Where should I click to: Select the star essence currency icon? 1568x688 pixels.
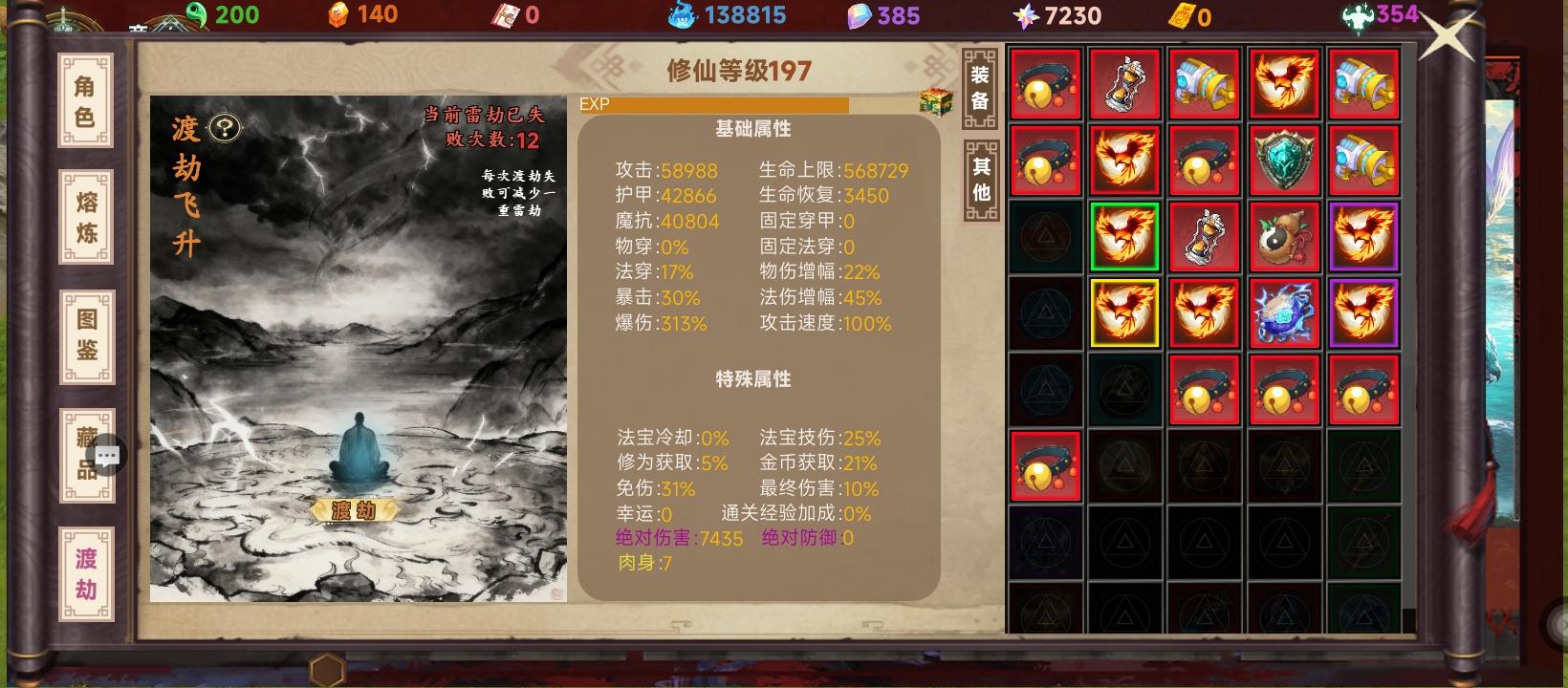pyautogui.click(x=1027, y=16)
